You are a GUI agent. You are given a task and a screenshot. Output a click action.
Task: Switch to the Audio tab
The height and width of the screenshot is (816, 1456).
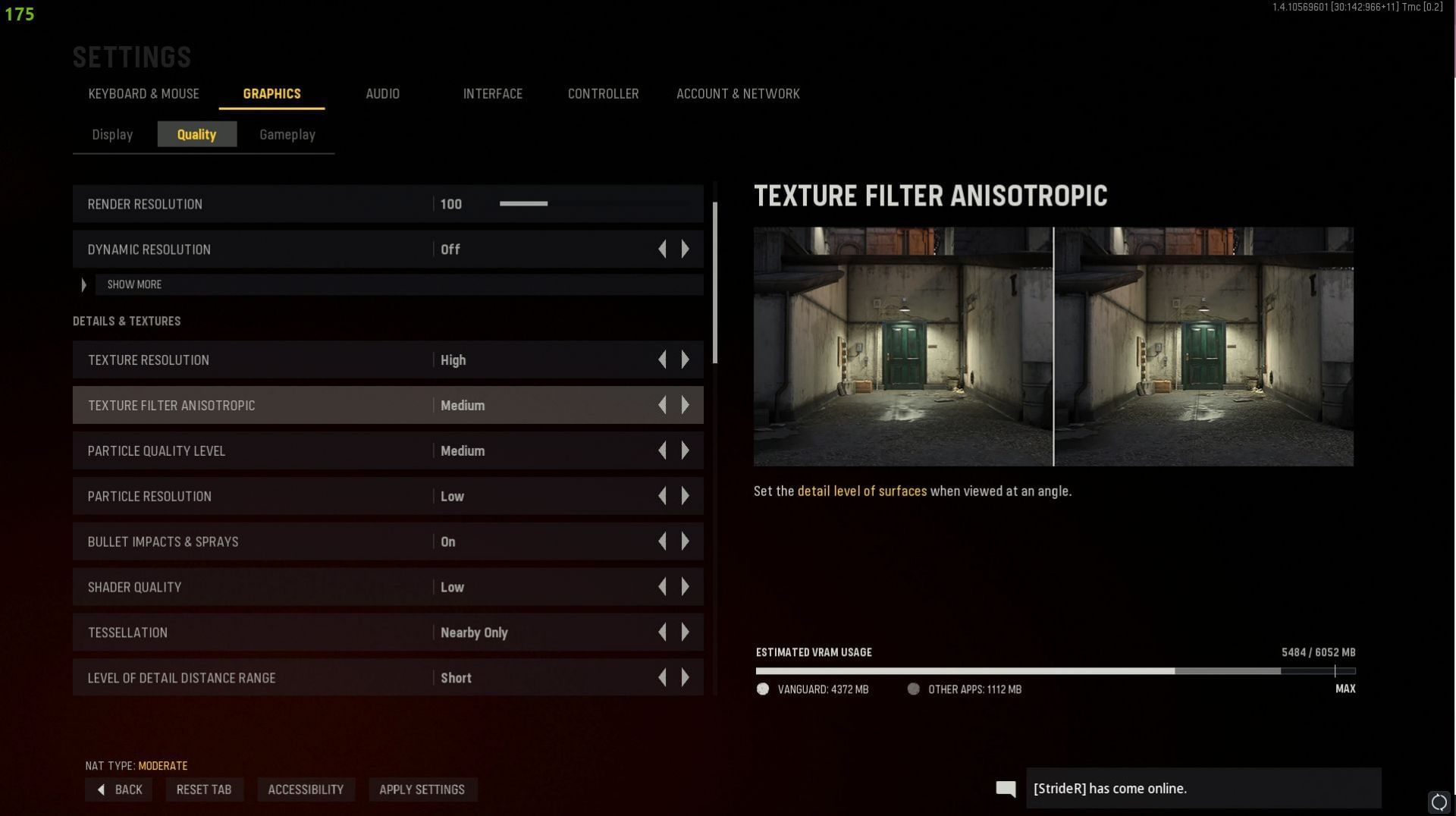(382, 93)
